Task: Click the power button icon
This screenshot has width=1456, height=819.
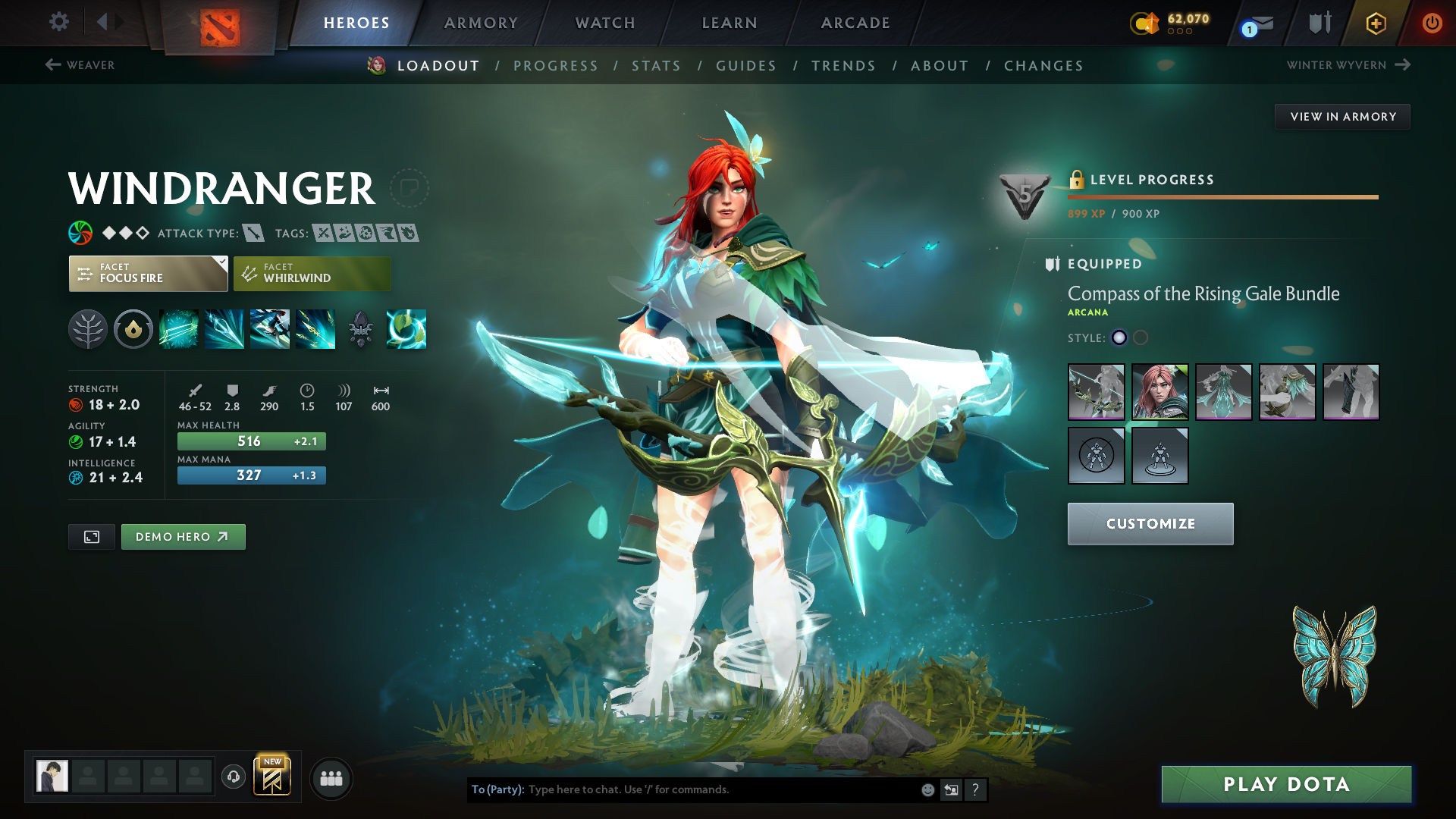Action: 1432,23
